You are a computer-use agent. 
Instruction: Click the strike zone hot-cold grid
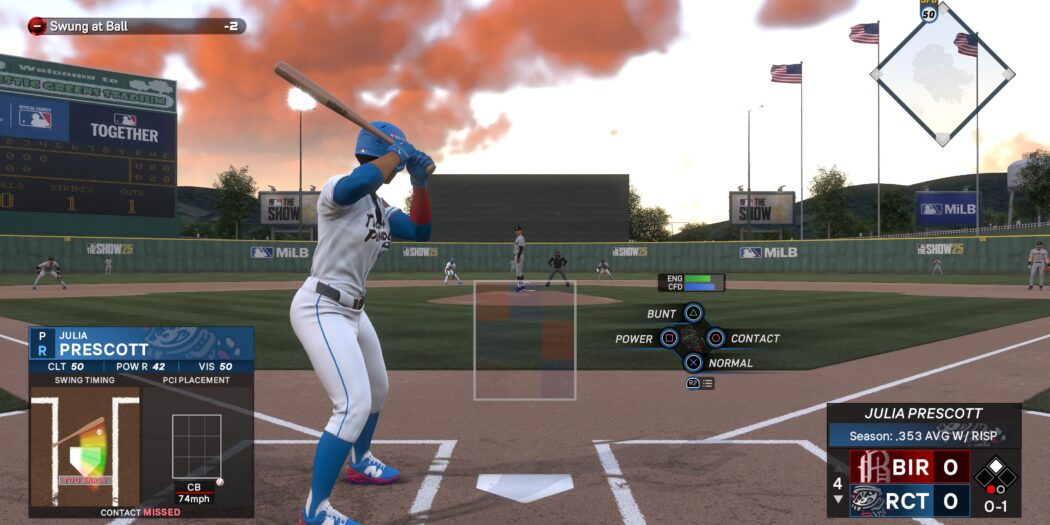(525, 340)
